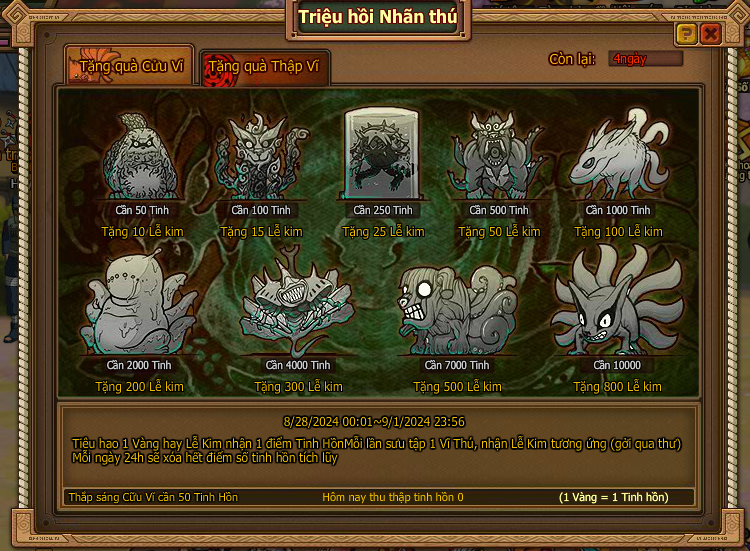750x551 pixels.
Task: Select the Tặng quà Cửu Vĩ tab
Action: [x=126, y=67]
